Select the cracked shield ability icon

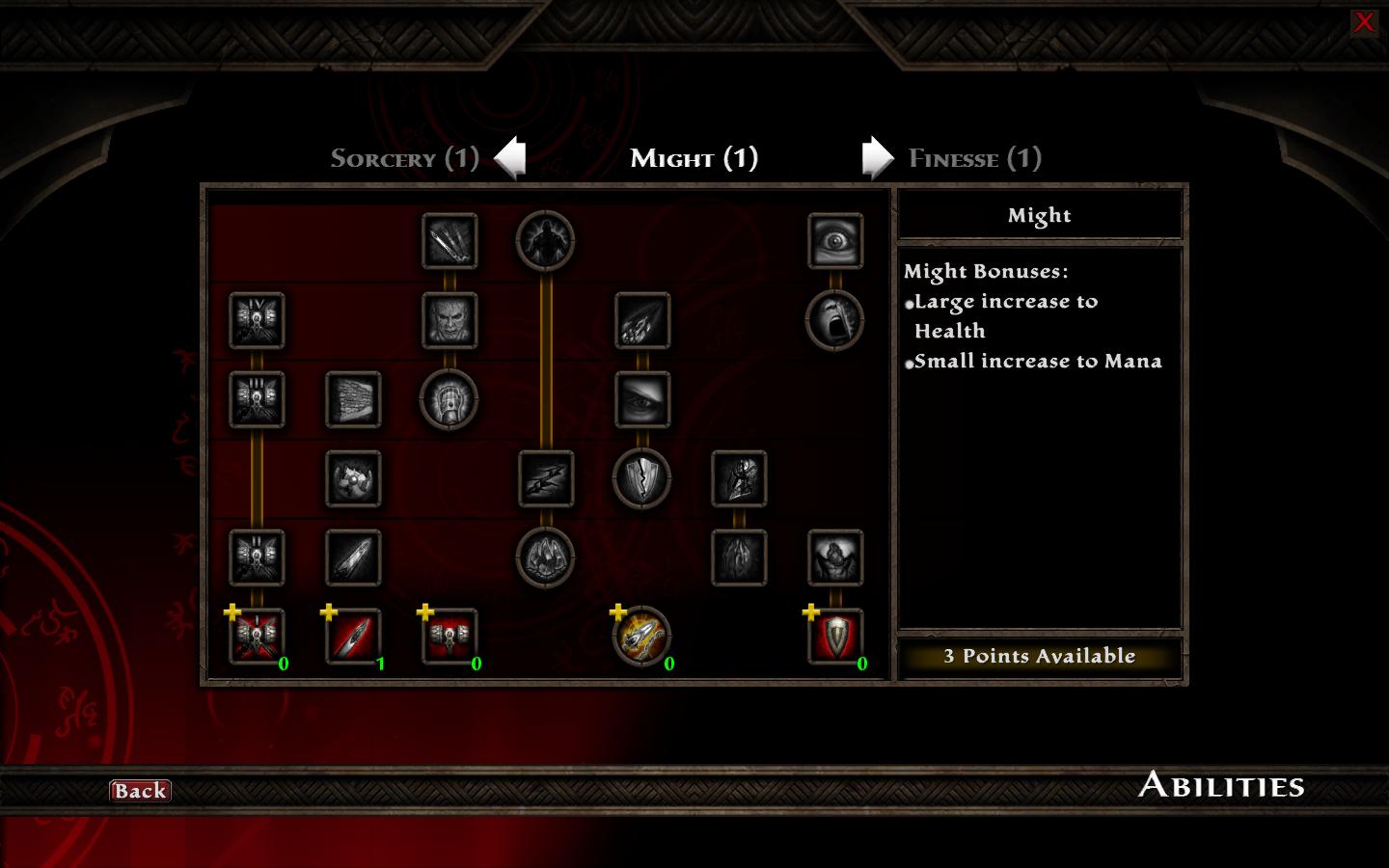pos(642,478)
